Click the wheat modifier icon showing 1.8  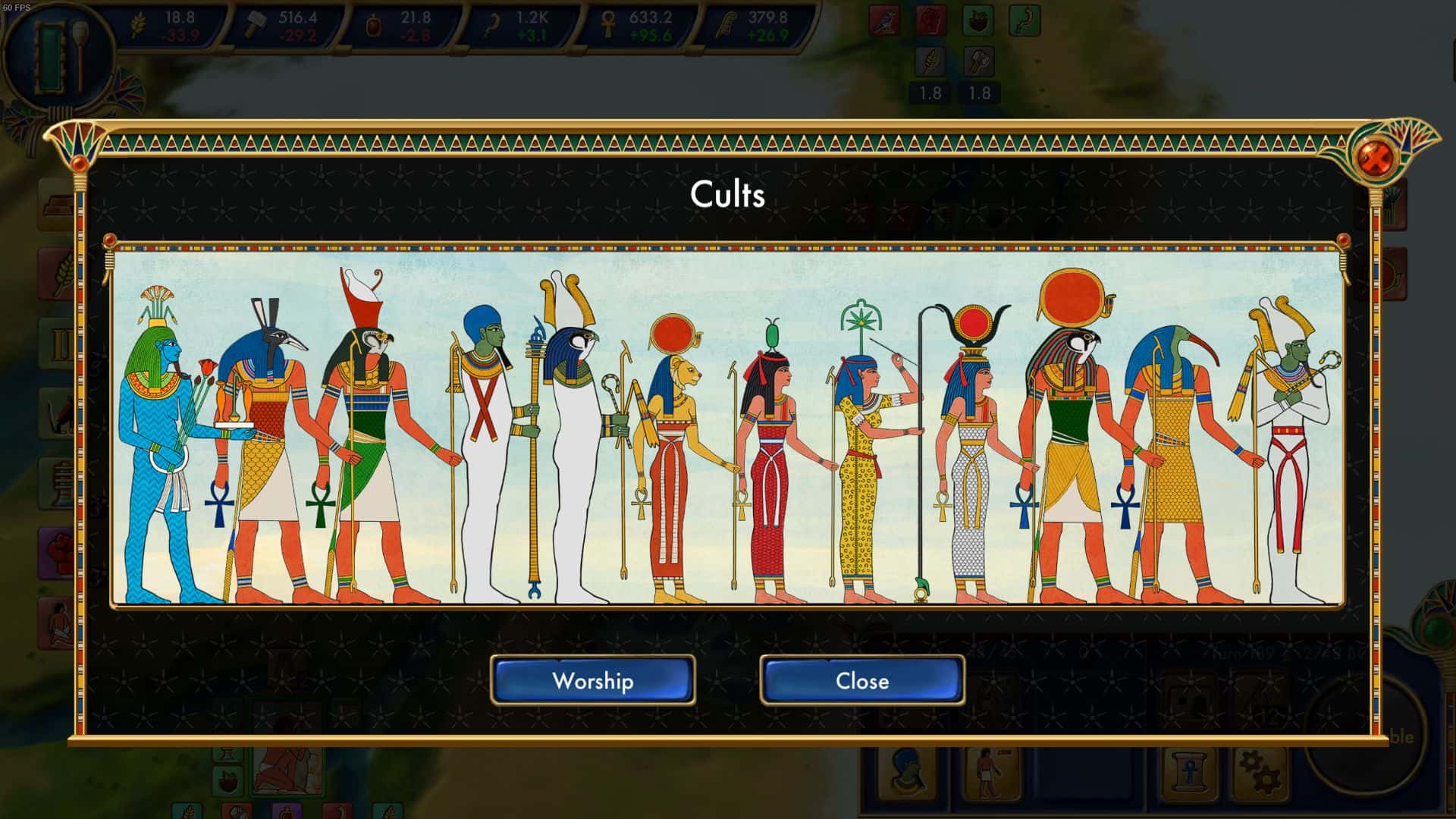[931, 61]
